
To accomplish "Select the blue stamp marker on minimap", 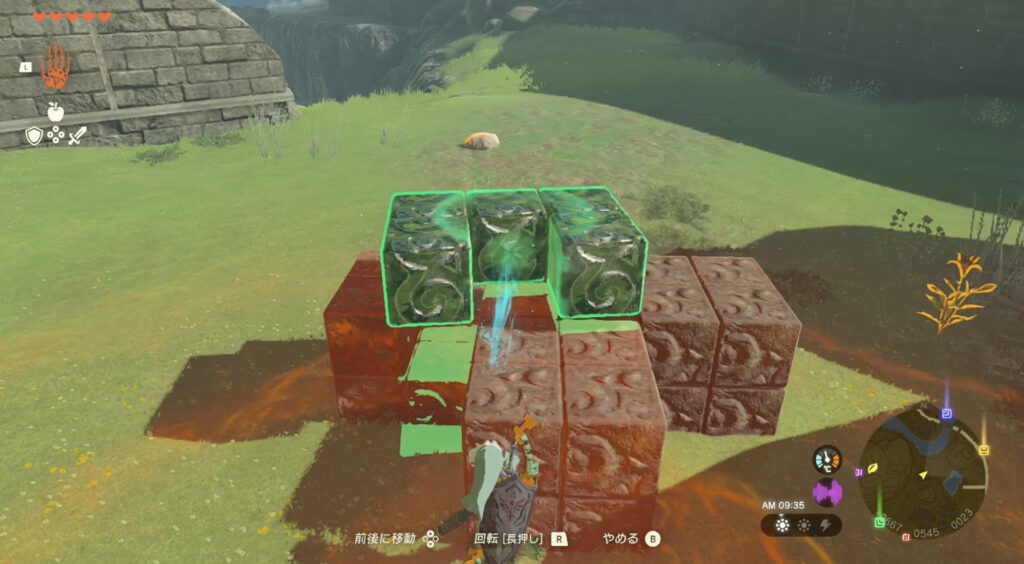I will 946,413.
